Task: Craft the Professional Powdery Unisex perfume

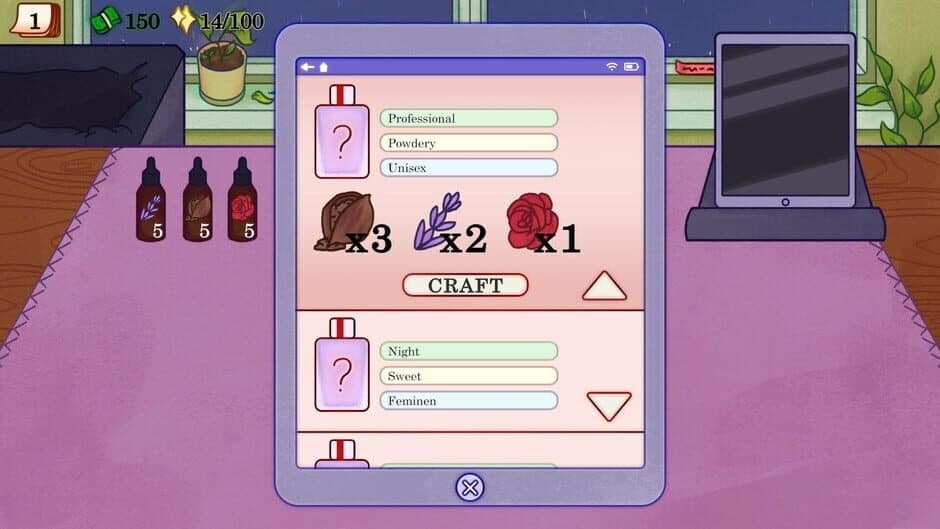Action: 465,285
